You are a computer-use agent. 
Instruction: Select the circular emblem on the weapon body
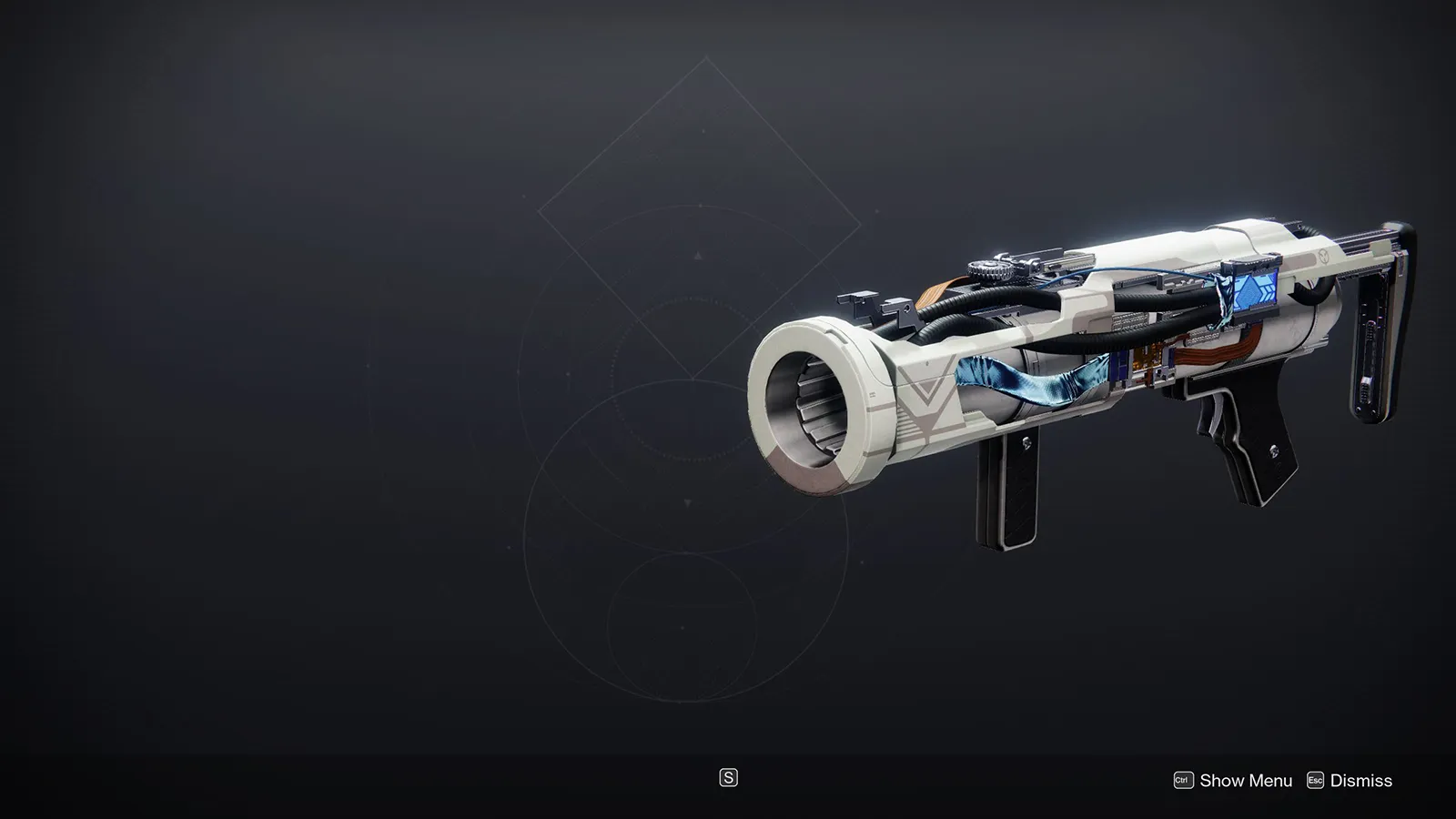[1323, 254]
